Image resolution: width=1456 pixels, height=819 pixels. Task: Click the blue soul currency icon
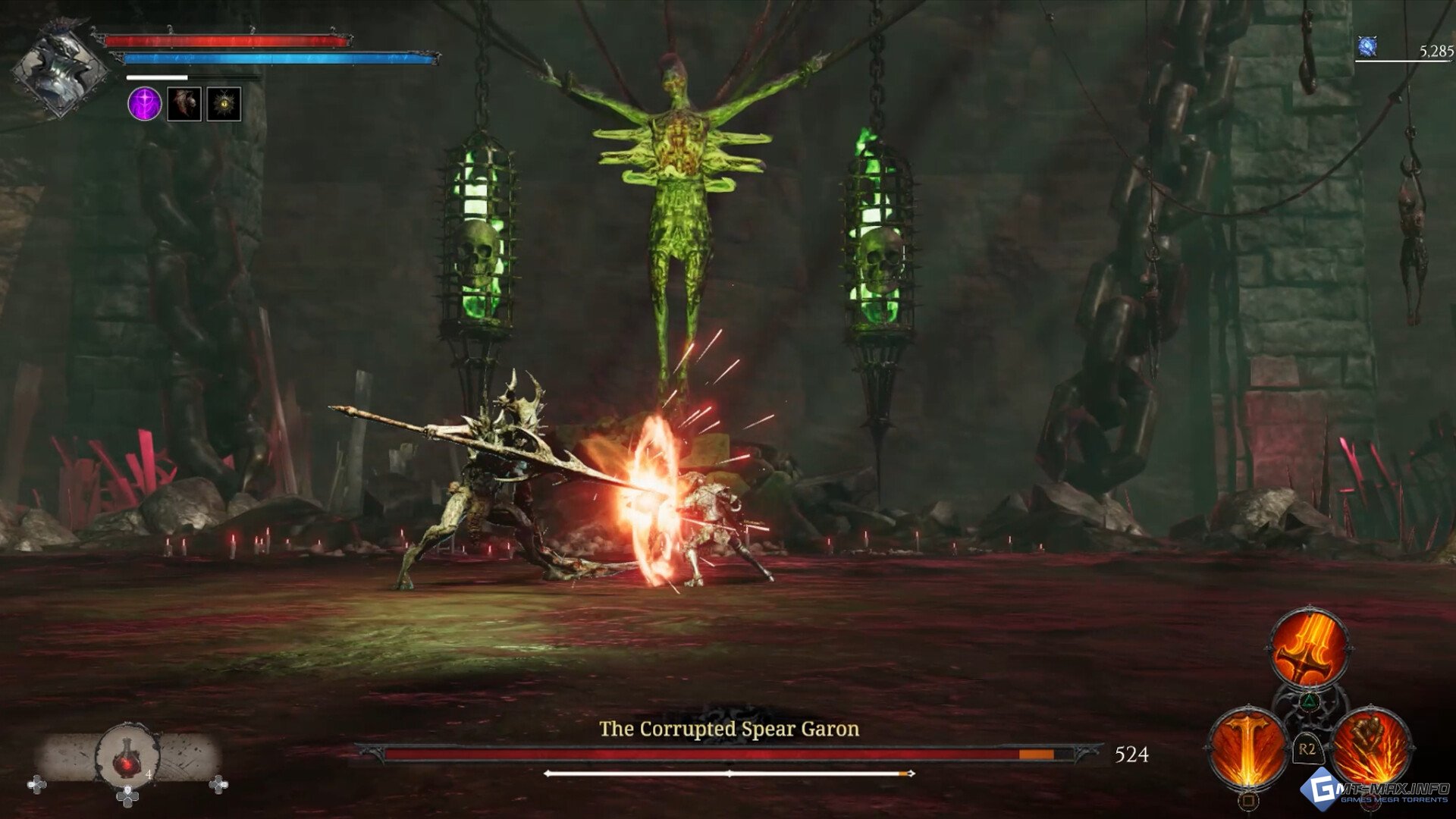click(1367, 48)
